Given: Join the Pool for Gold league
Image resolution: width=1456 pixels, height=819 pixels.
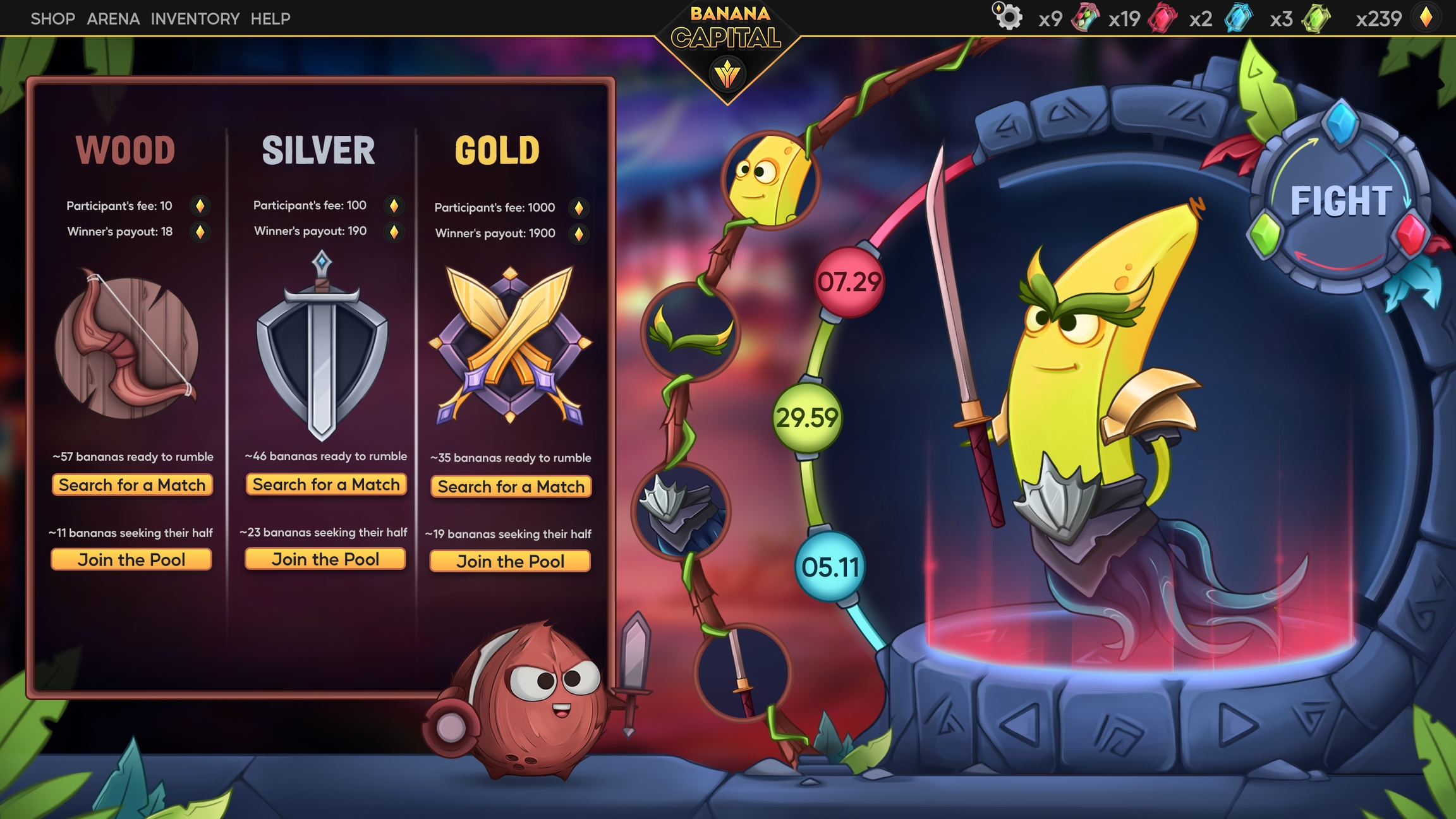Looking at the screenshot, I should (x=510, y=562).
